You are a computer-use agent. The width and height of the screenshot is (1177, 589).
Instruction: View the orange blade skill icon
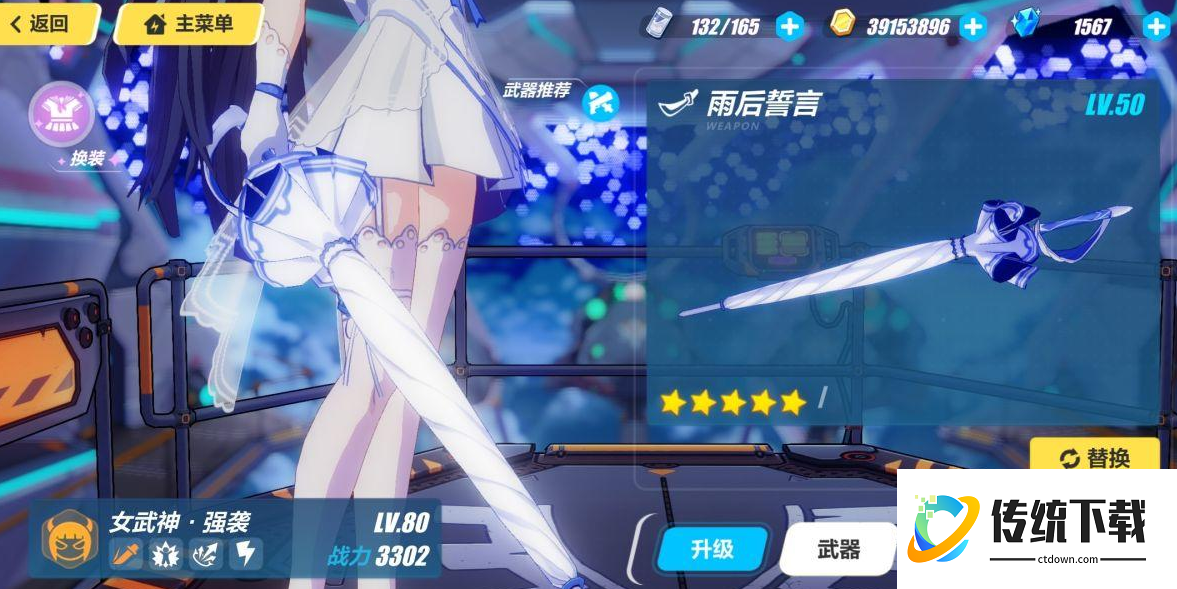point(126,553)
